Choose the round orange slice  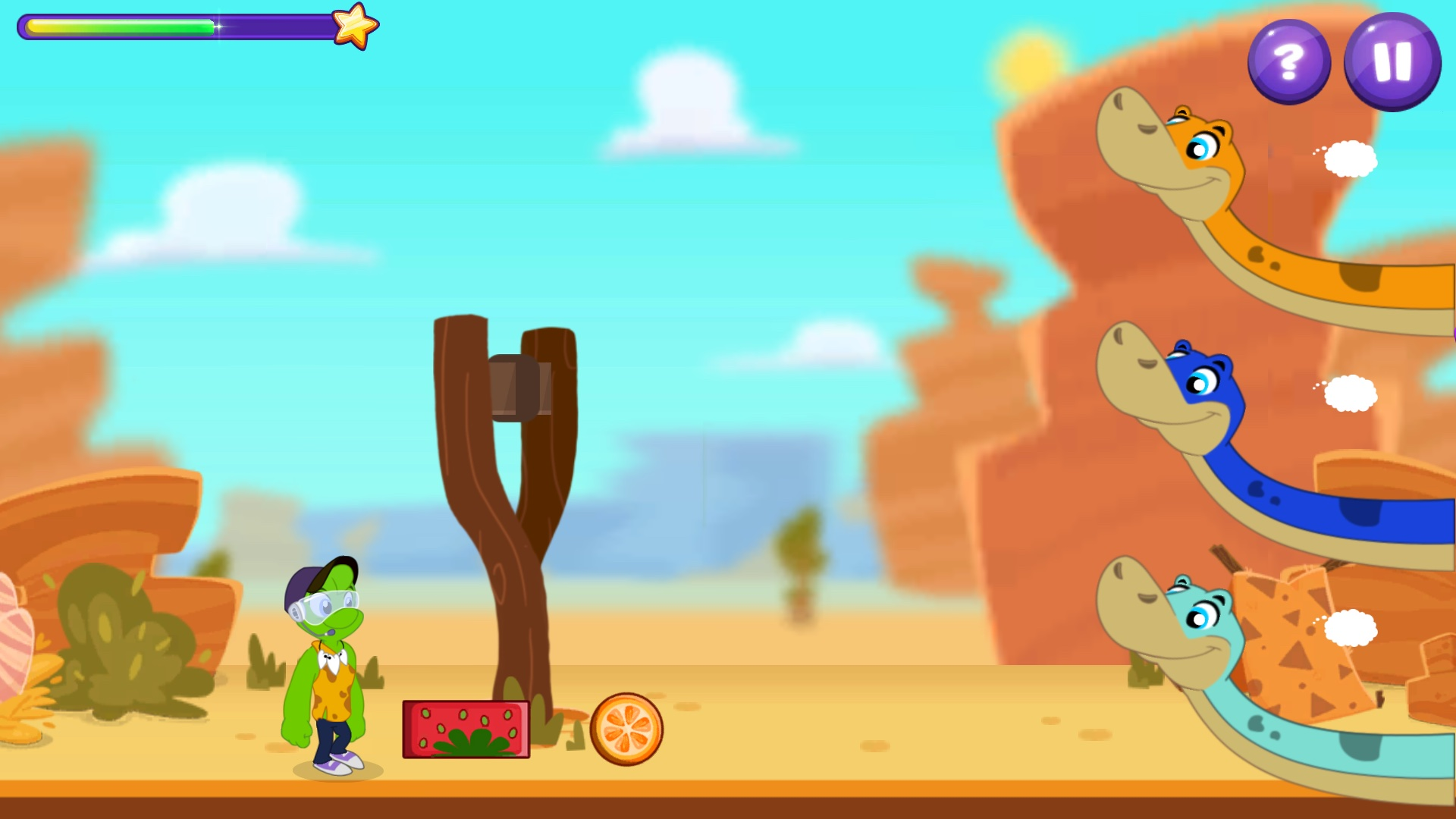point(626,729)
